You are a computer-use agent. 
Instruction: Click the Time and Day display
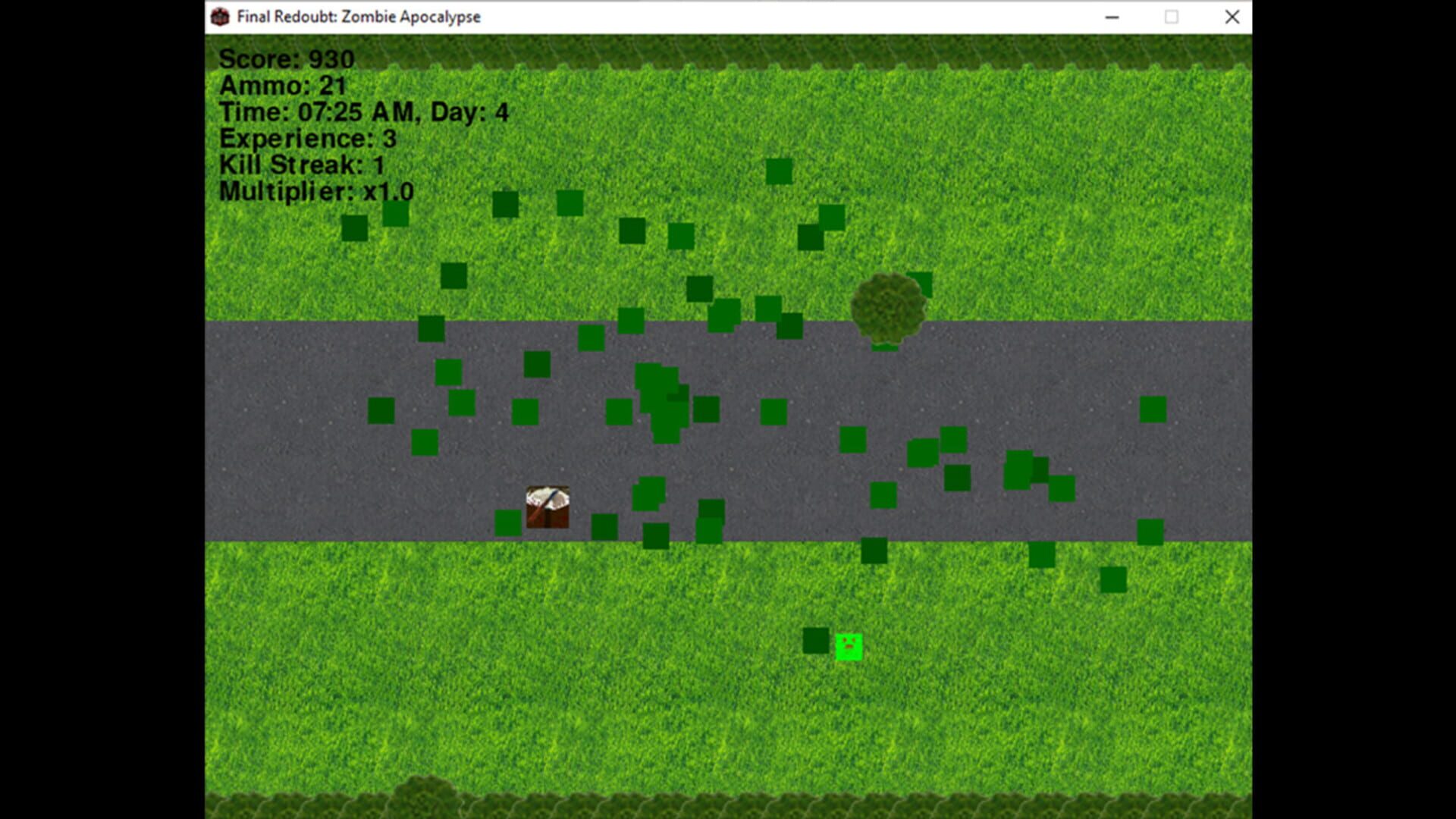point(363,111)
